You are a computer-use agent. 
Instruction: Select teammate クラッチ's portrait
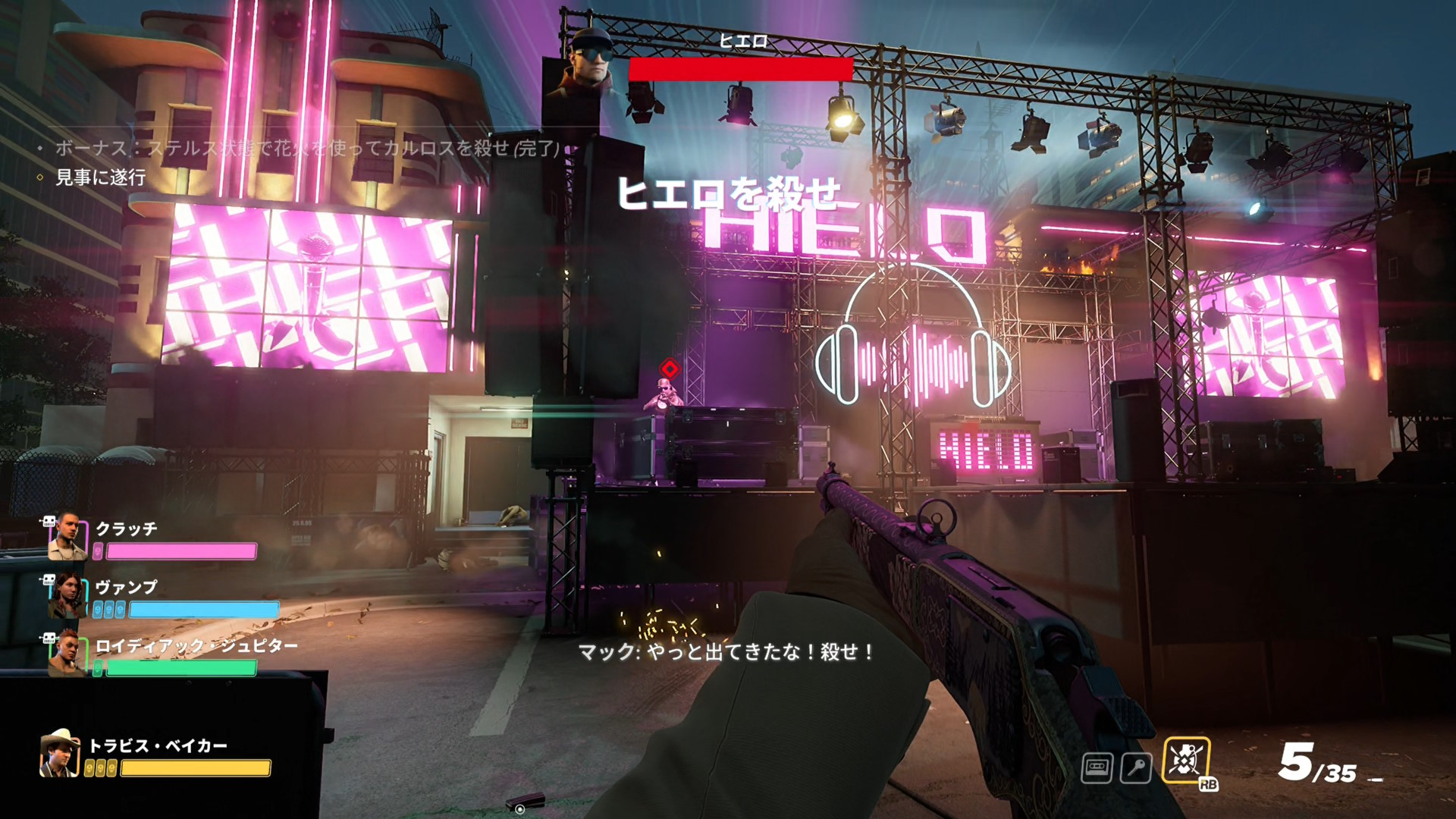pos(67,537)
